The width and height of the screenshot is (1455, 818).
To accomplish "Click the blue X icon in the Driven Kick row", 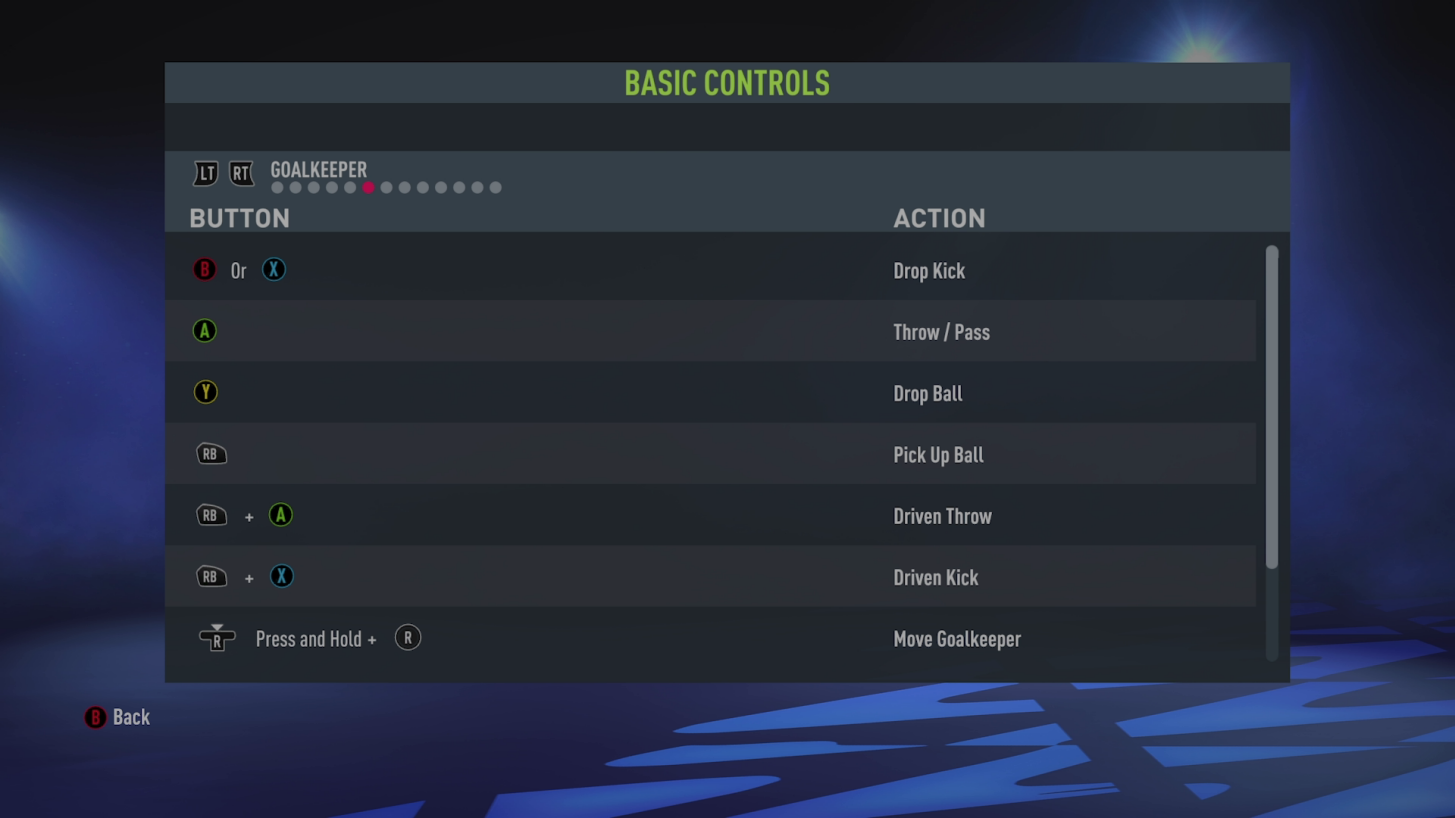I will click(281, 577).
